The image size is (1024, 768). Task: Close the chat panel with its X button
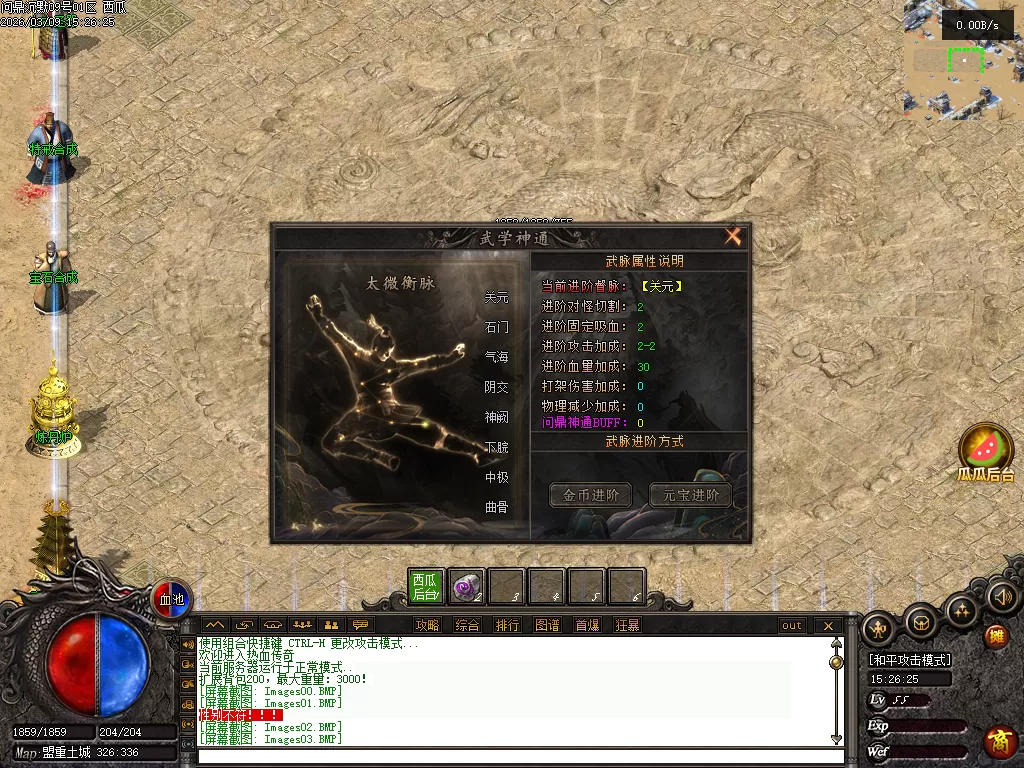pos(828,626)
